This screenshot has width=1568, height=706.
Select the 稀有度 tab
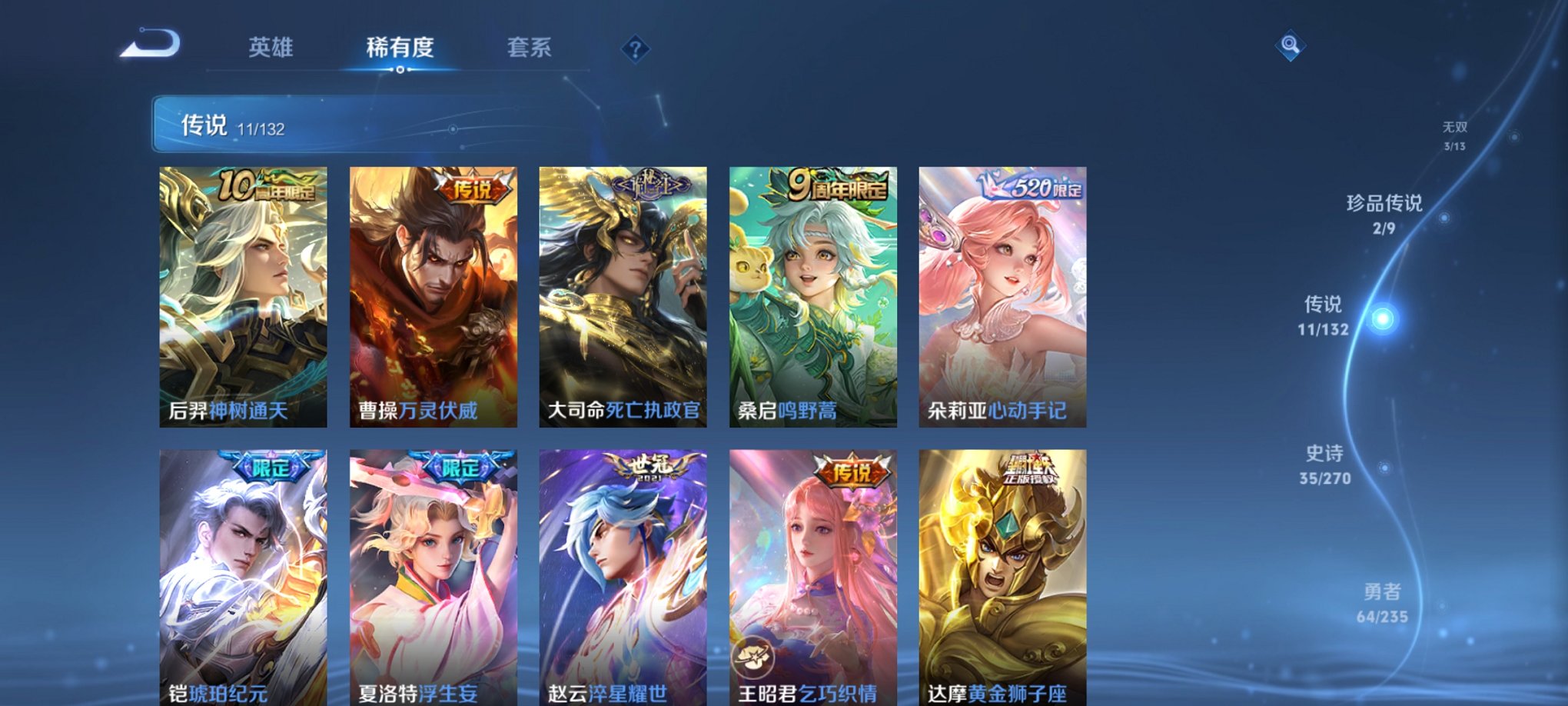tap(399, 48)
